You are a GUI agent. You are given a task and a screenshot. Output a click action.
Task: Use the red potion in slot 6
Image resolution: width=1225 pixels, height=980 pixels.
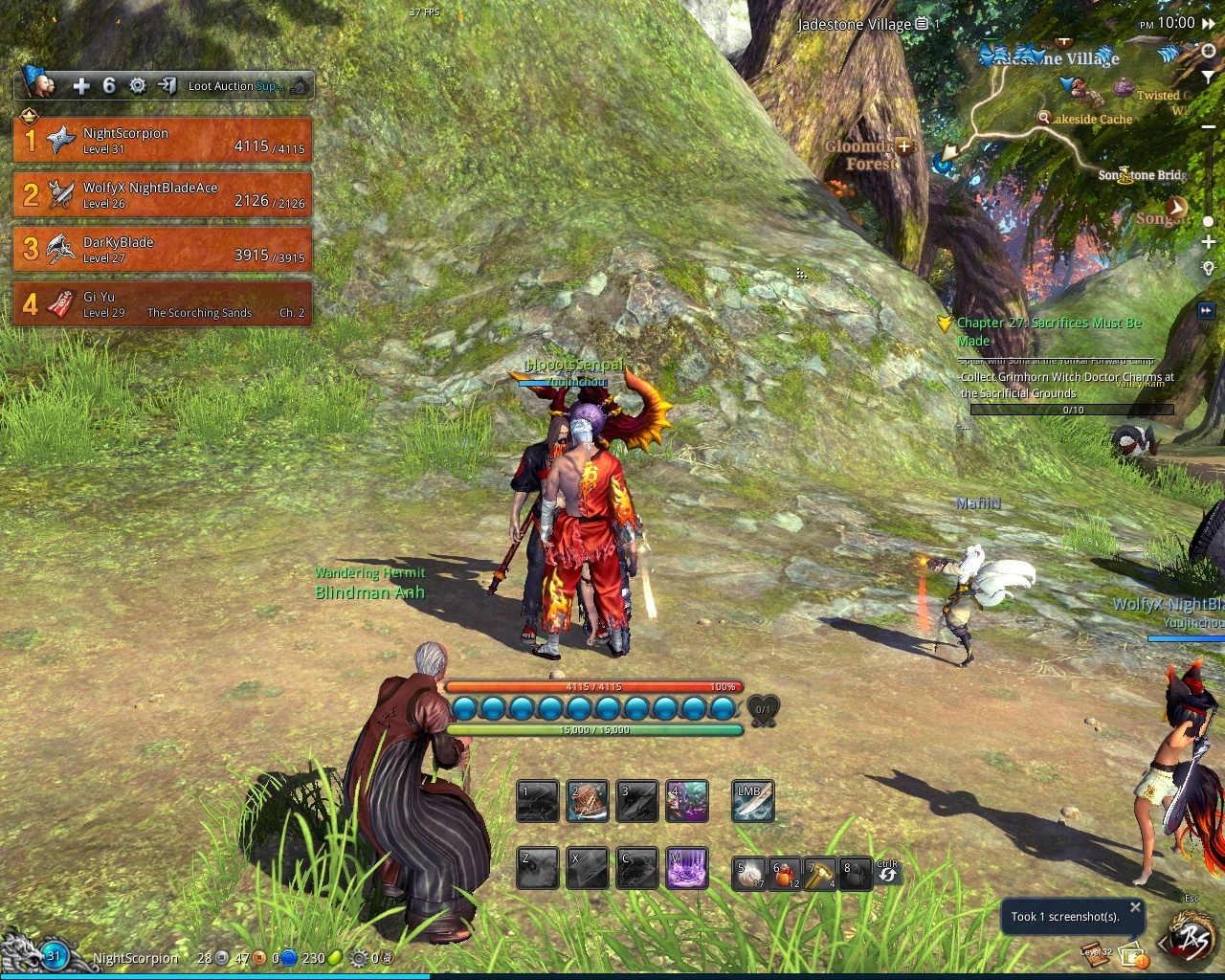click(785, 873)
